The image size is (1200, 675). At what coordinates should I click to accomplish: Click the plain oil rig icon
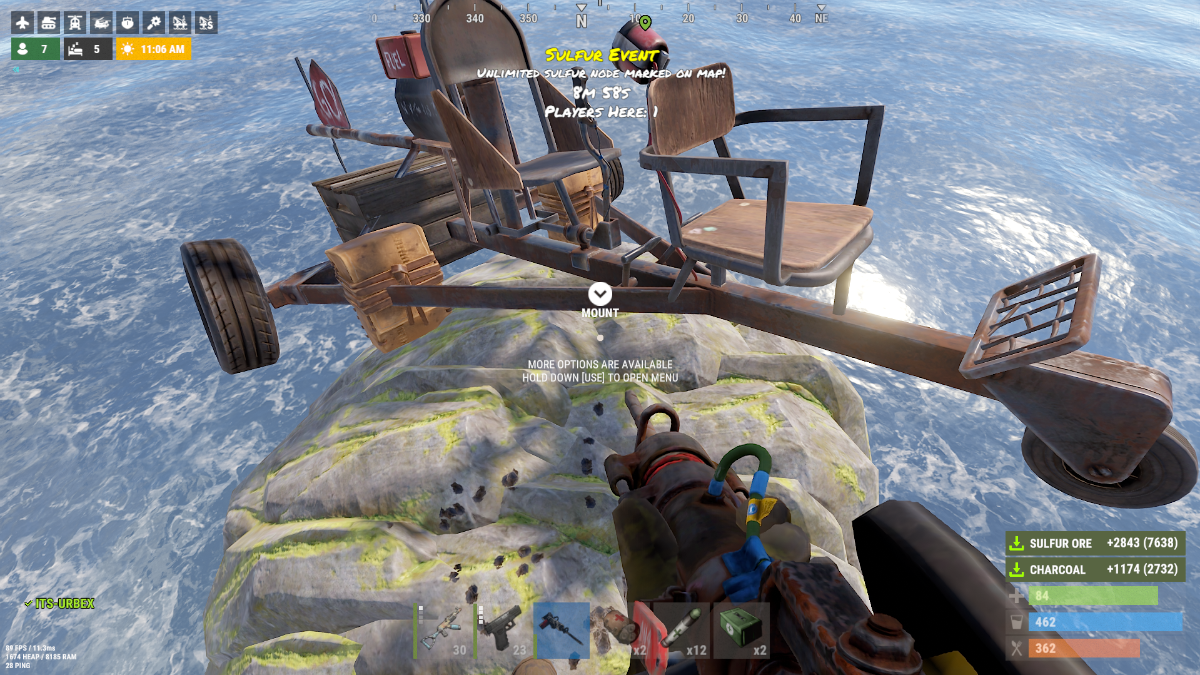[180, 22]
